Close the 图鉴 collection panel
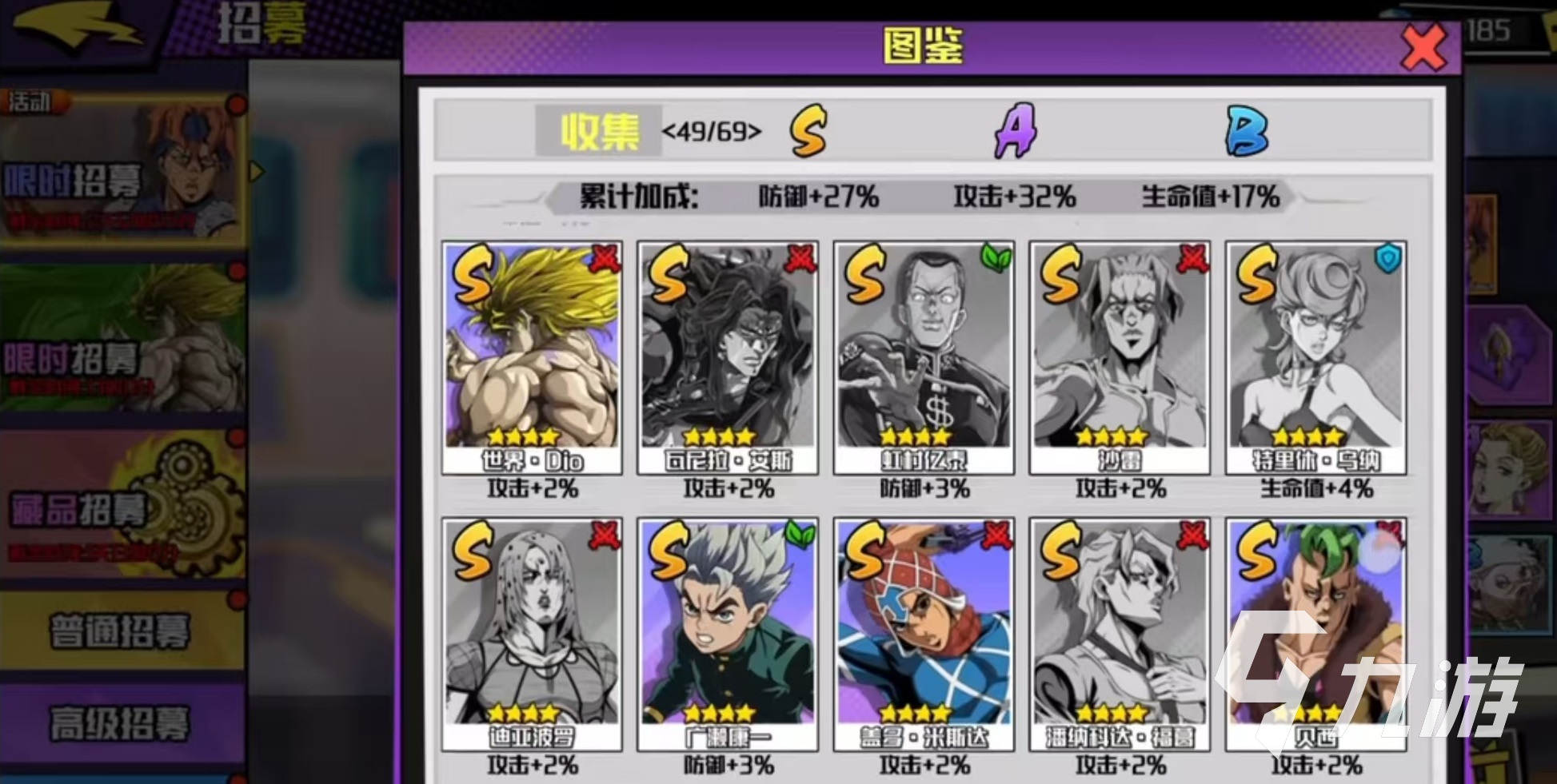 coord(1423,48)
